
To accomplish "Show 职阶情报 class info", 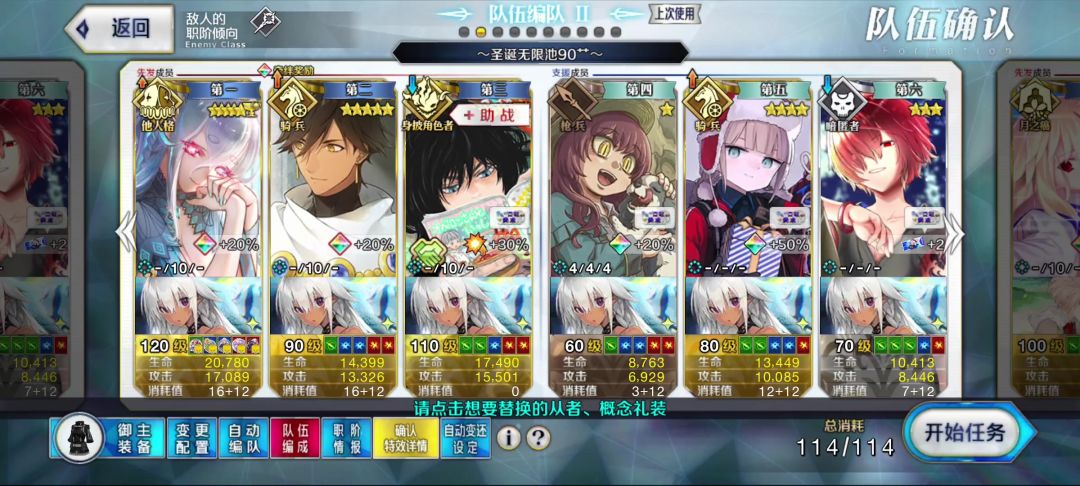I will 346,437.
